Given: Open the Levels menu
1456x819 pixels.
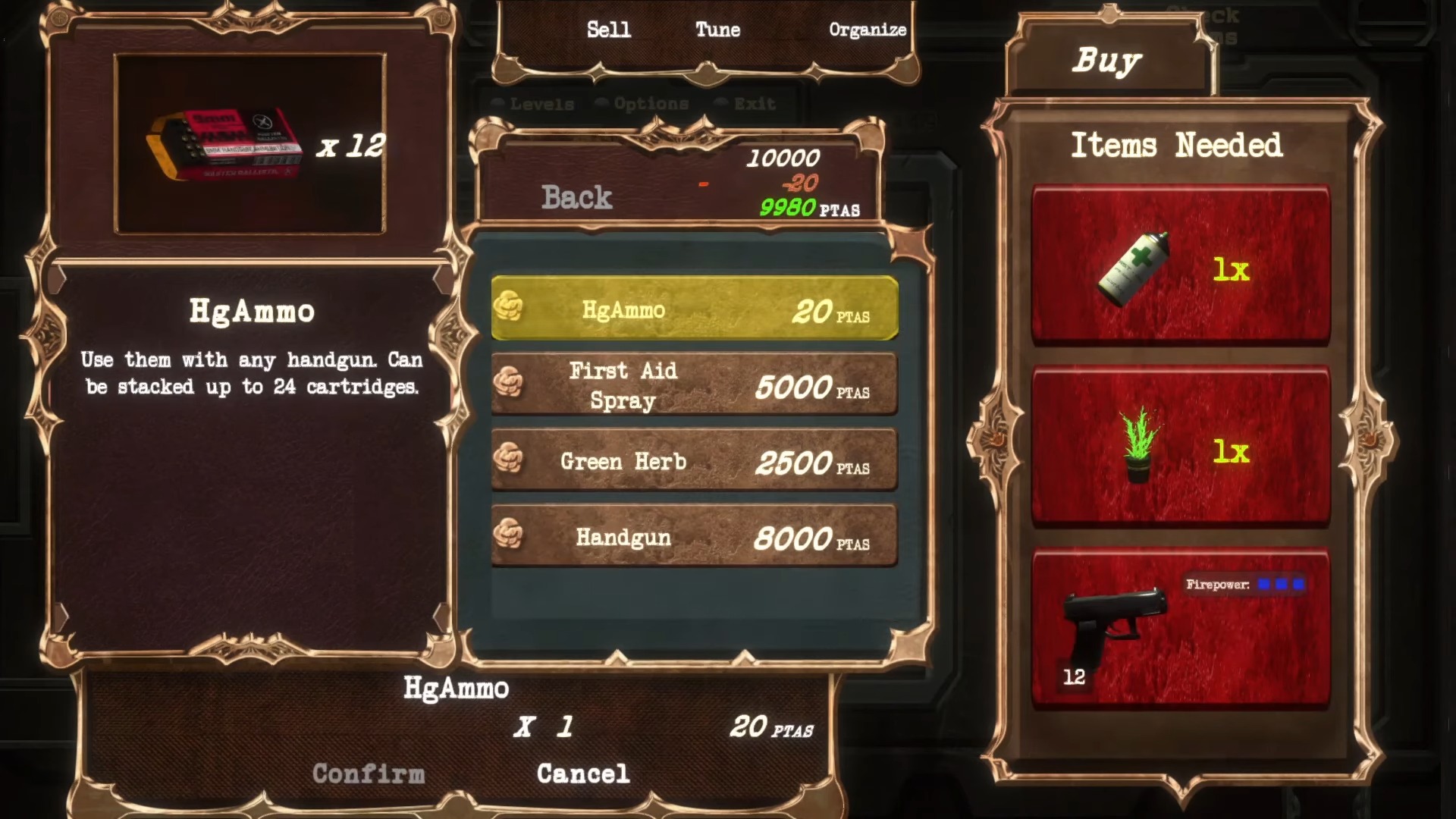Looking at the screenshot, I should (x=543, y=104).
